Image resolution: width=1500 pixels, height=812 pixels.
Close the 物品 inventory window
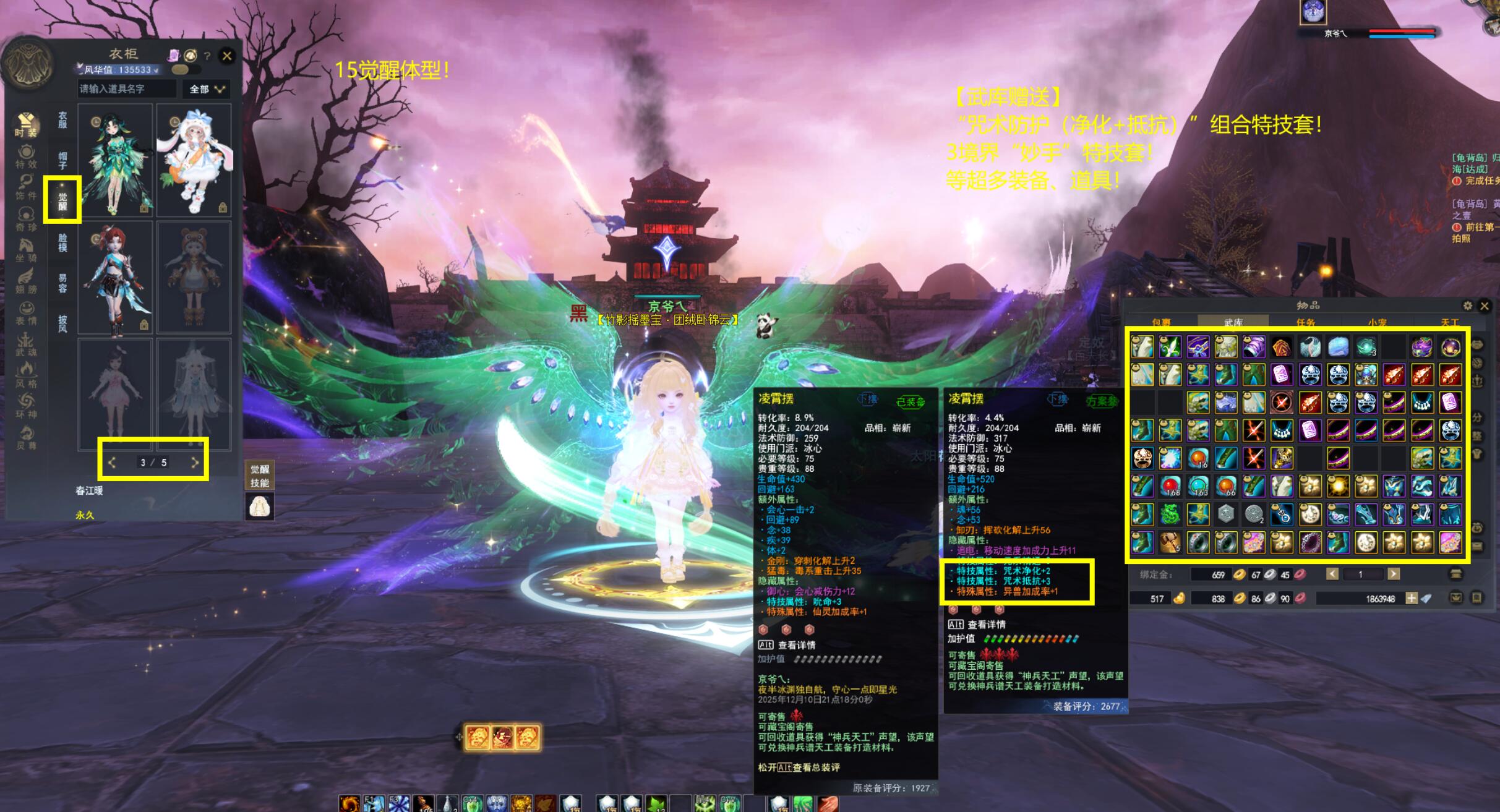tap(1485, 306)
